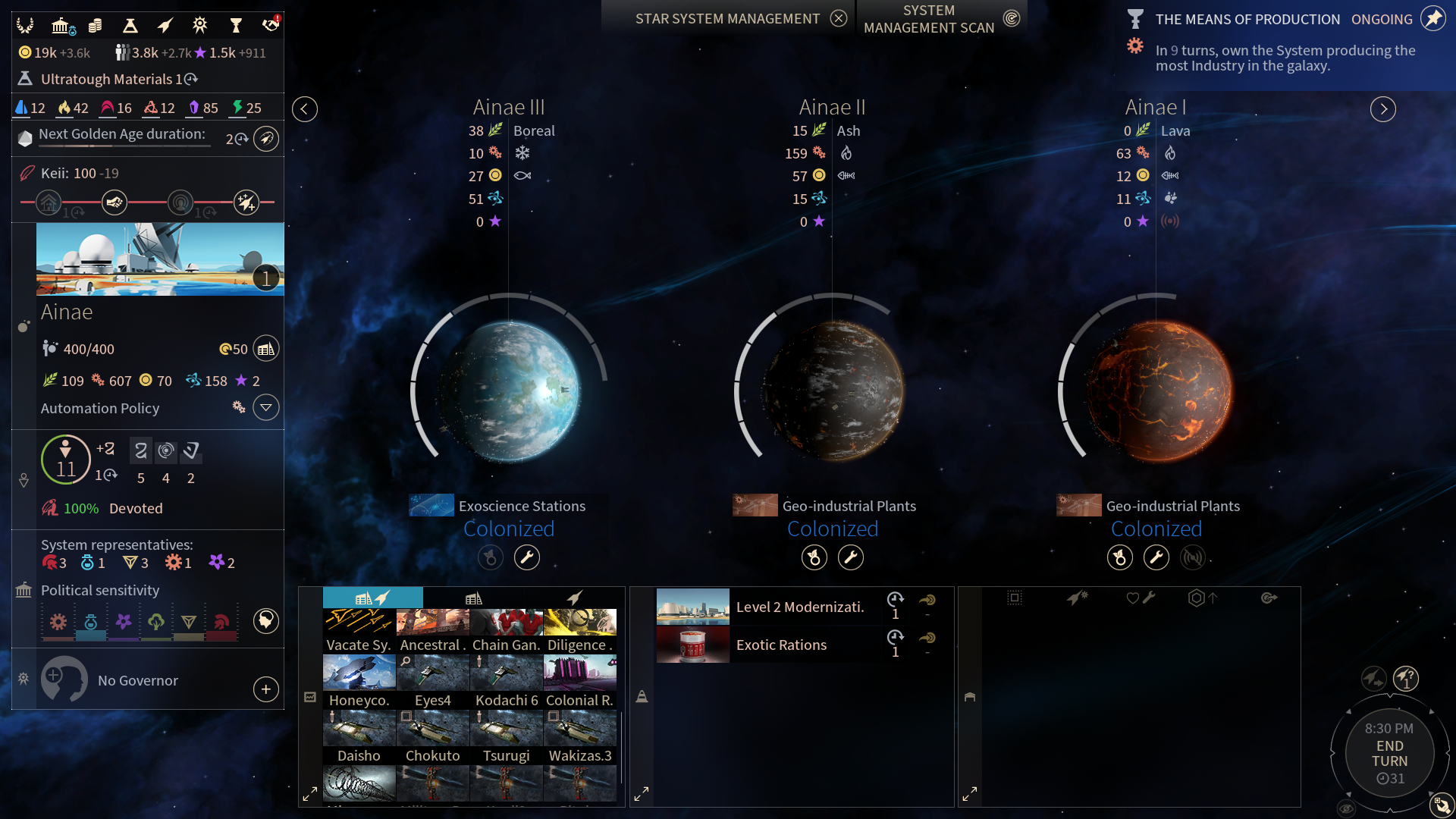This screenshot has height=819, width=1456.
Task: Expand the construction list panel
Action: coord(309,794)
